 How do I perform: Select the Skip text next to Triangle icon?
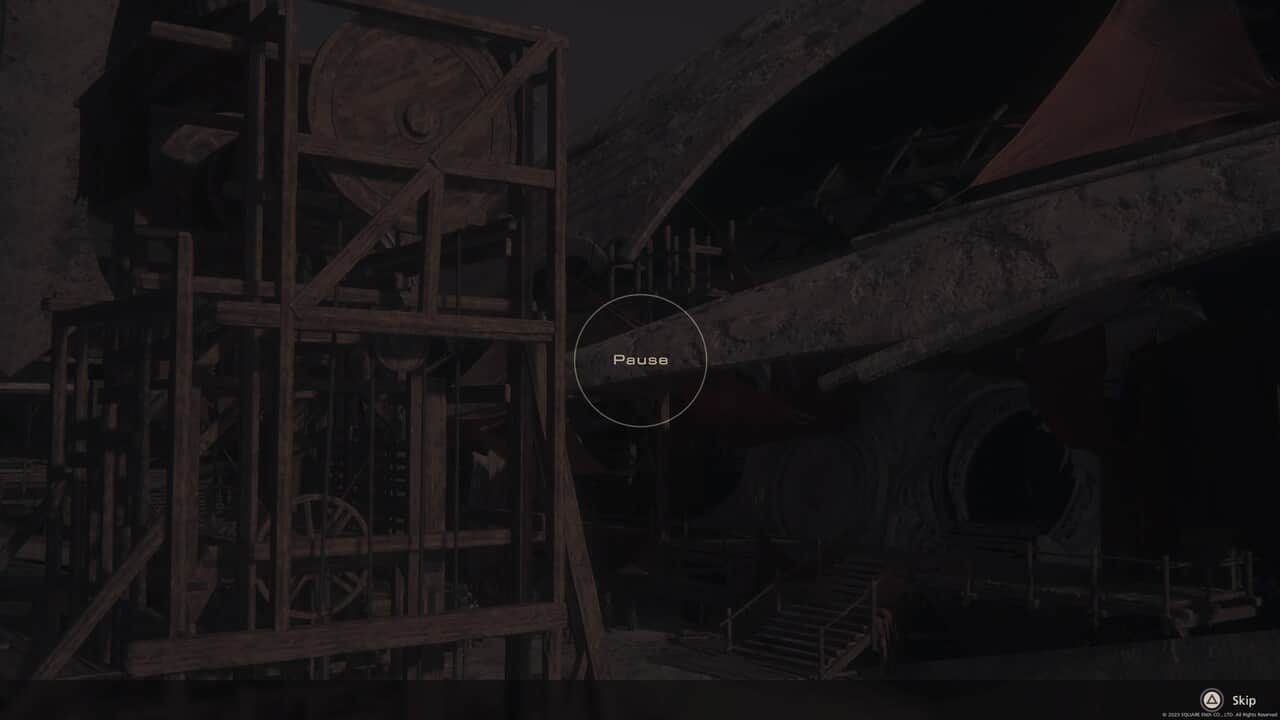click(1243, 700)
